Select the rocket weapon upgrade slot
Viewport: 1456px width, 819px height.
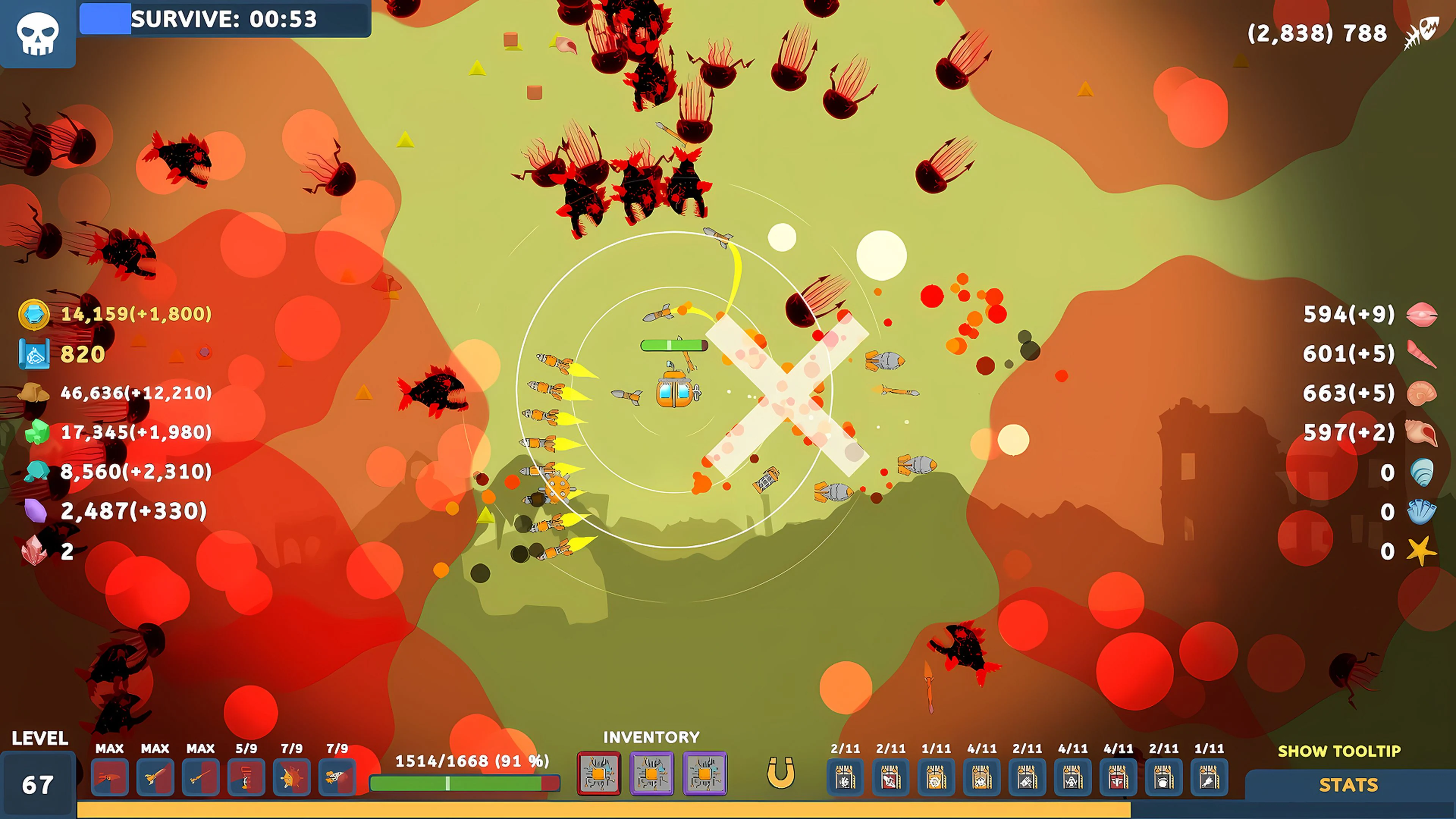[x=337, y=777]
